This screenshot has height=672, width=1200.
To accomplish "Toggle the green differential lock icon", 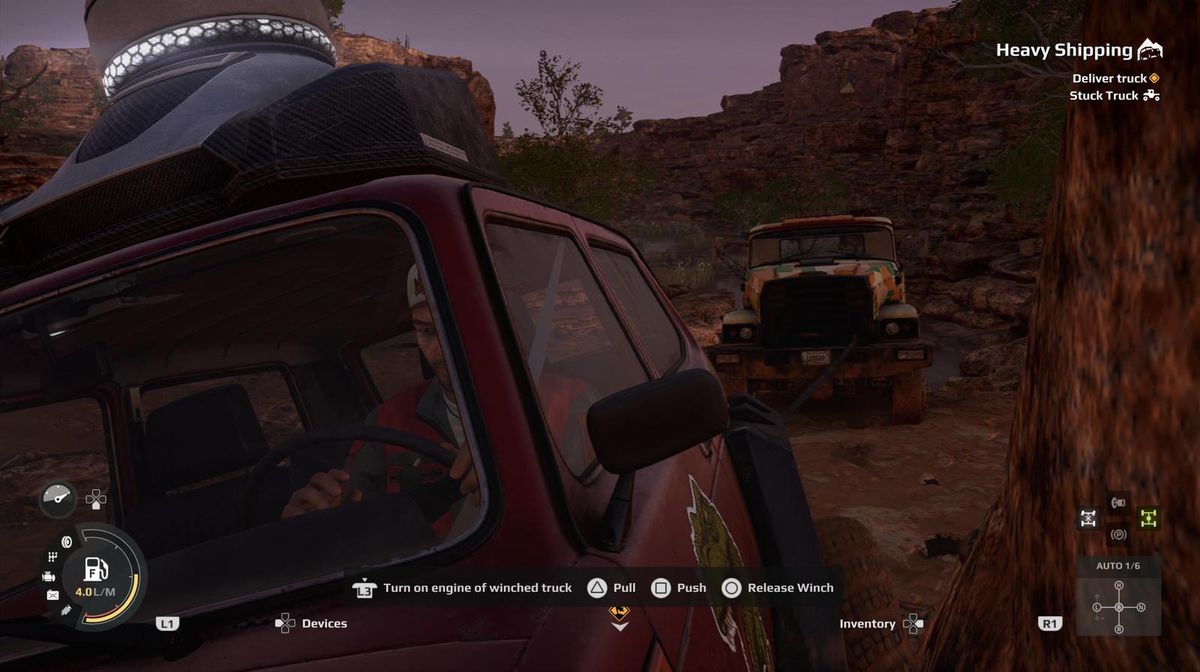I will click(x=1149, y=518).
